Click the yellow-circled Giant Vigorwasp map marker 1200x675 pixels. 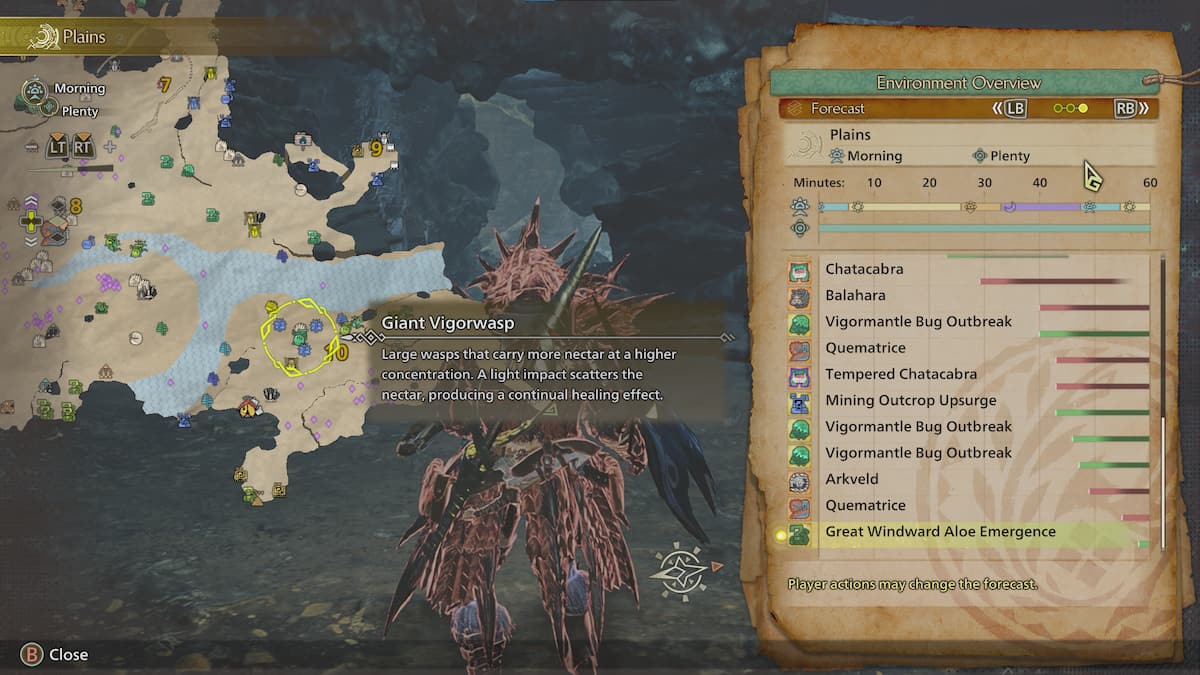tap(299, 338)
